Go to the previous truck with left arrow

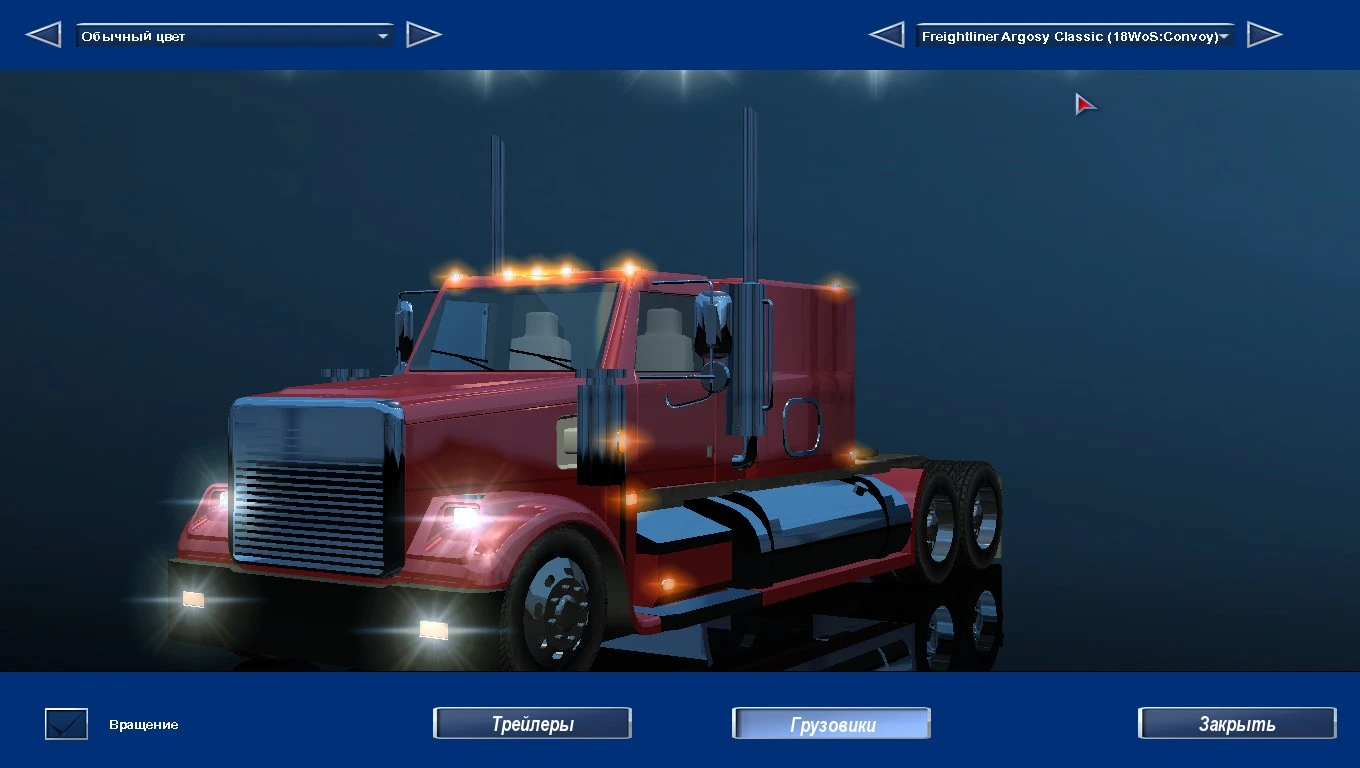888,34
